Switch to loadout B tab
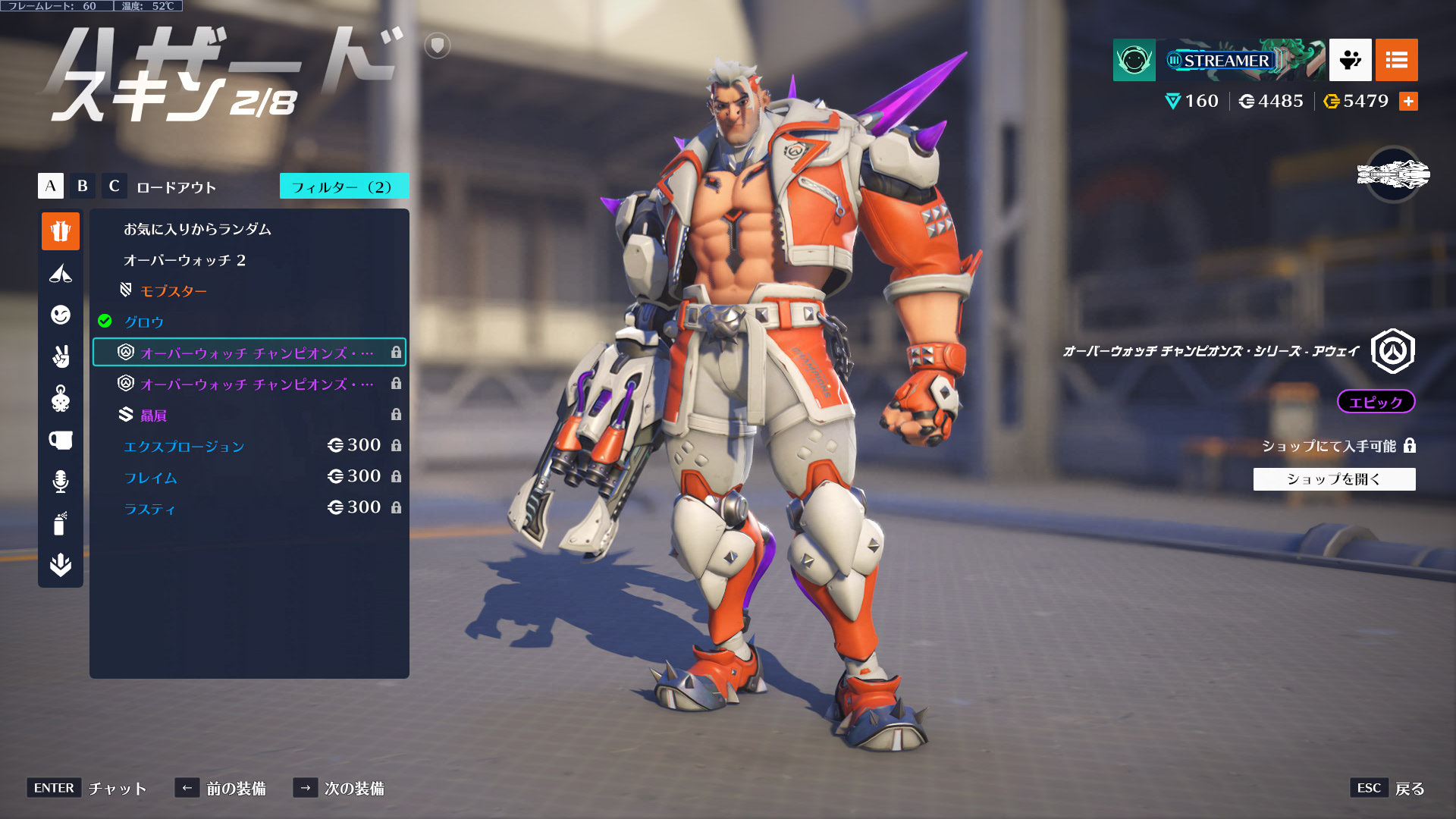This screenshot has height=819, width=1456. point(82,186)
